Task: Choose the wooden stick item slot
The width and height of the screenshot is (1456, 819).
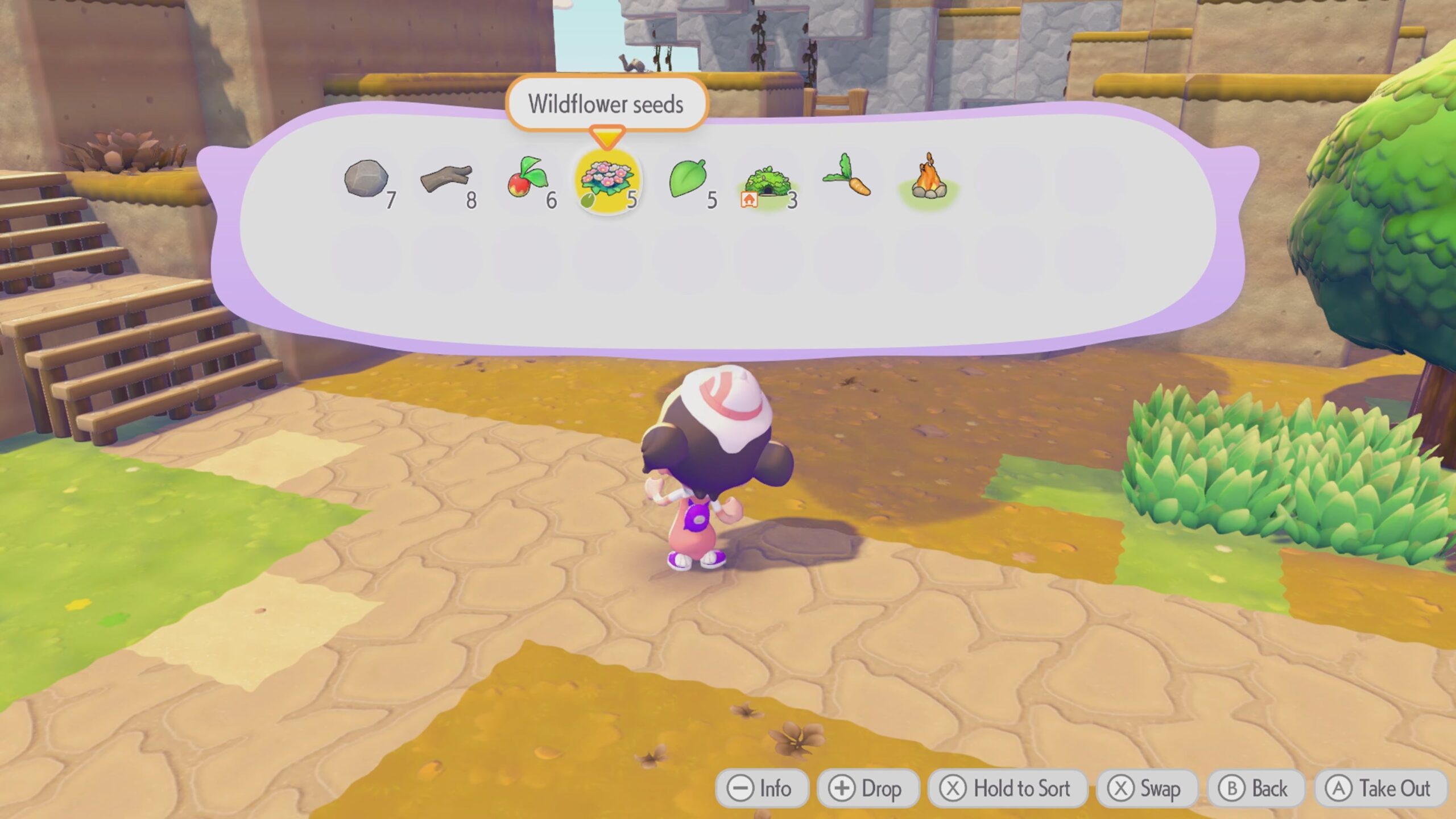Action: (447, 181)
